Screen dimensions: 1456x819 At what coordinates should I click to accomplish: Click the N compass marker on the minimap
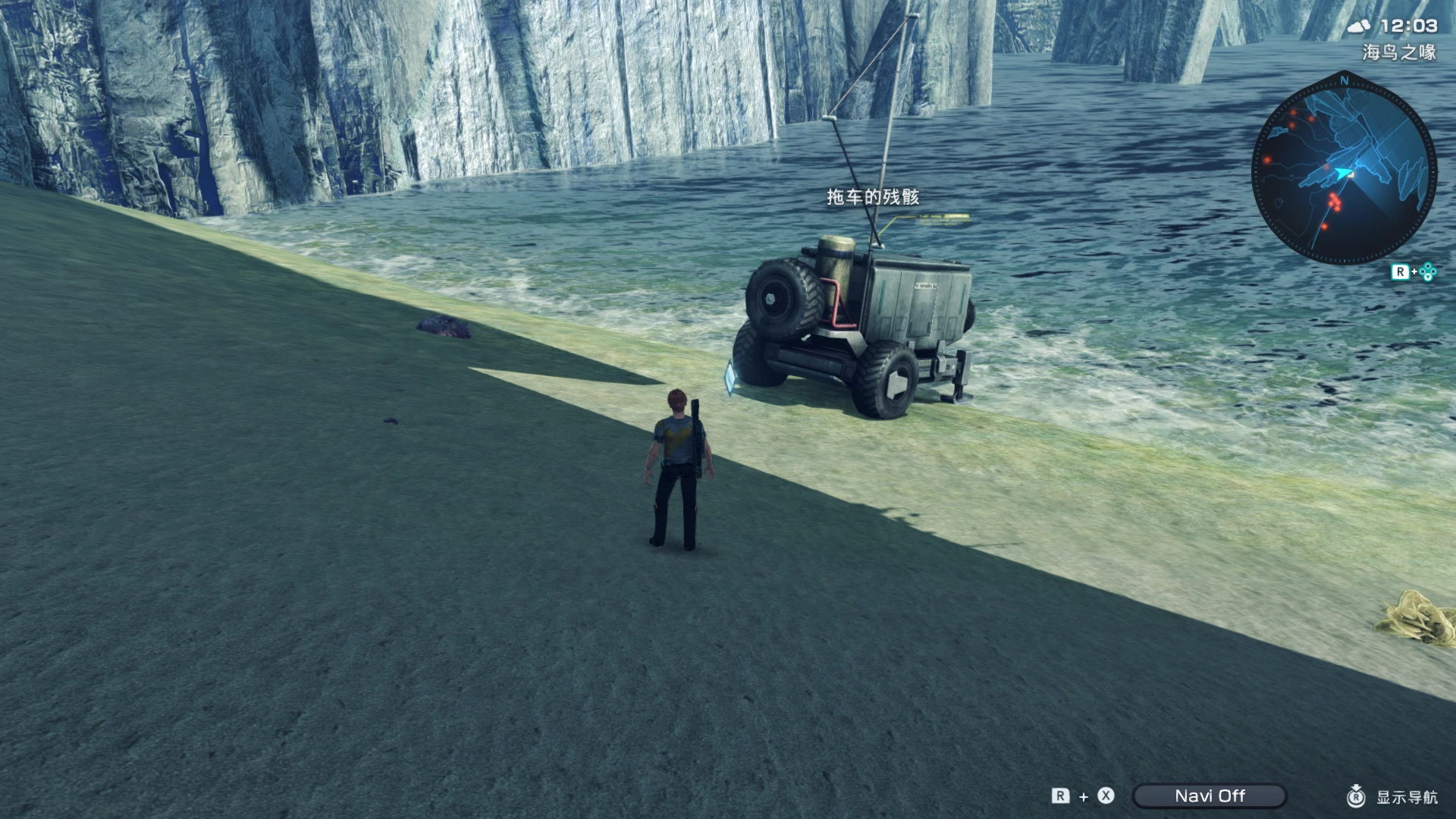coord(1343,80)
